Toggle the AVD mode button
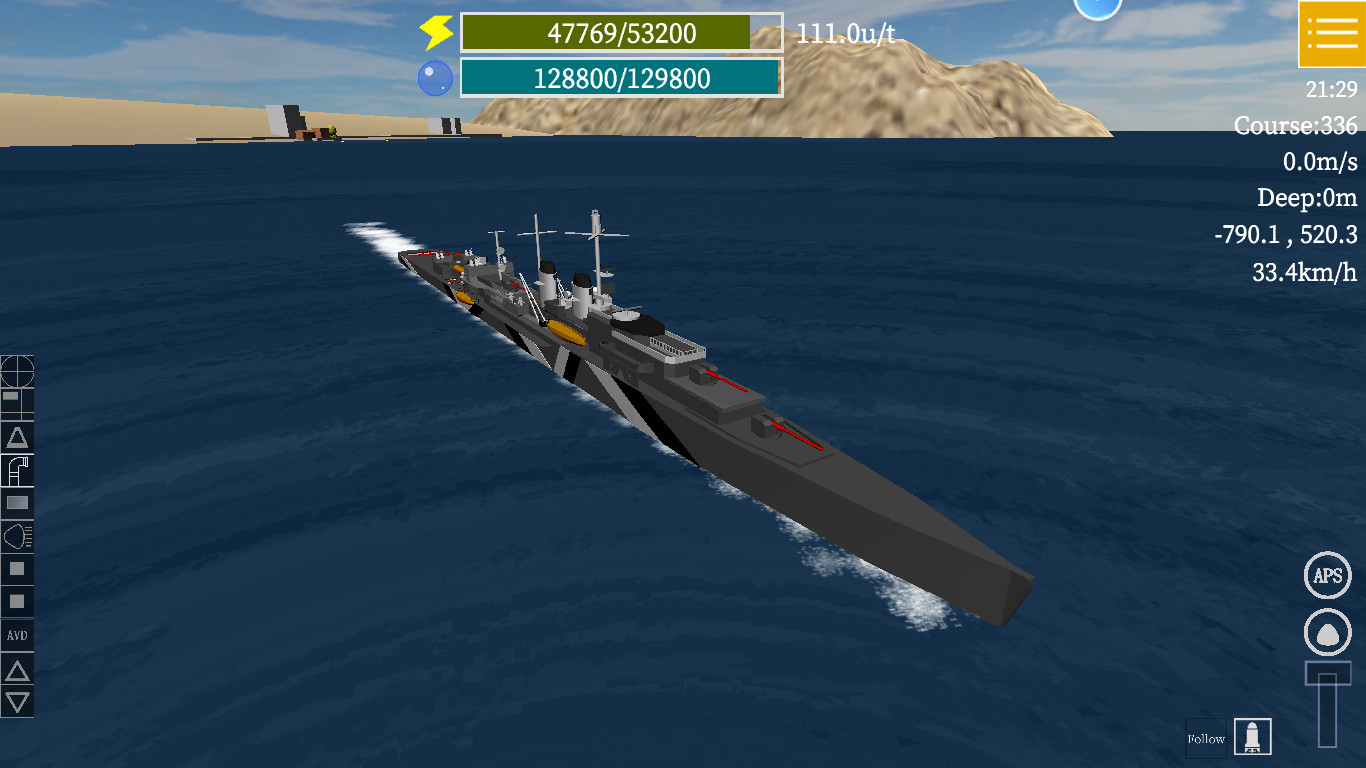1366x768 pixels. click(16, 636)
